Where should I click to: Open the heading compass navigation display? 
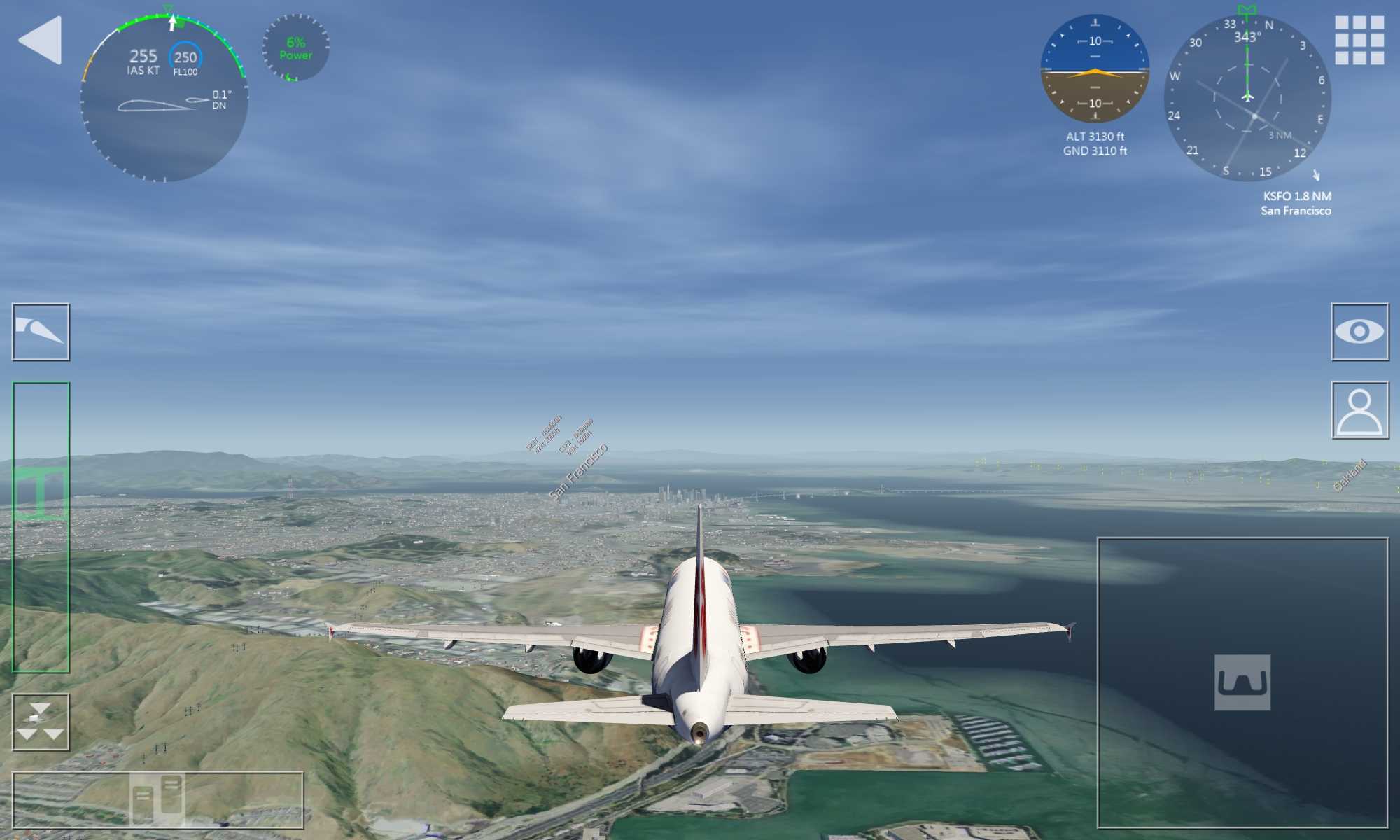[1247, 98]
